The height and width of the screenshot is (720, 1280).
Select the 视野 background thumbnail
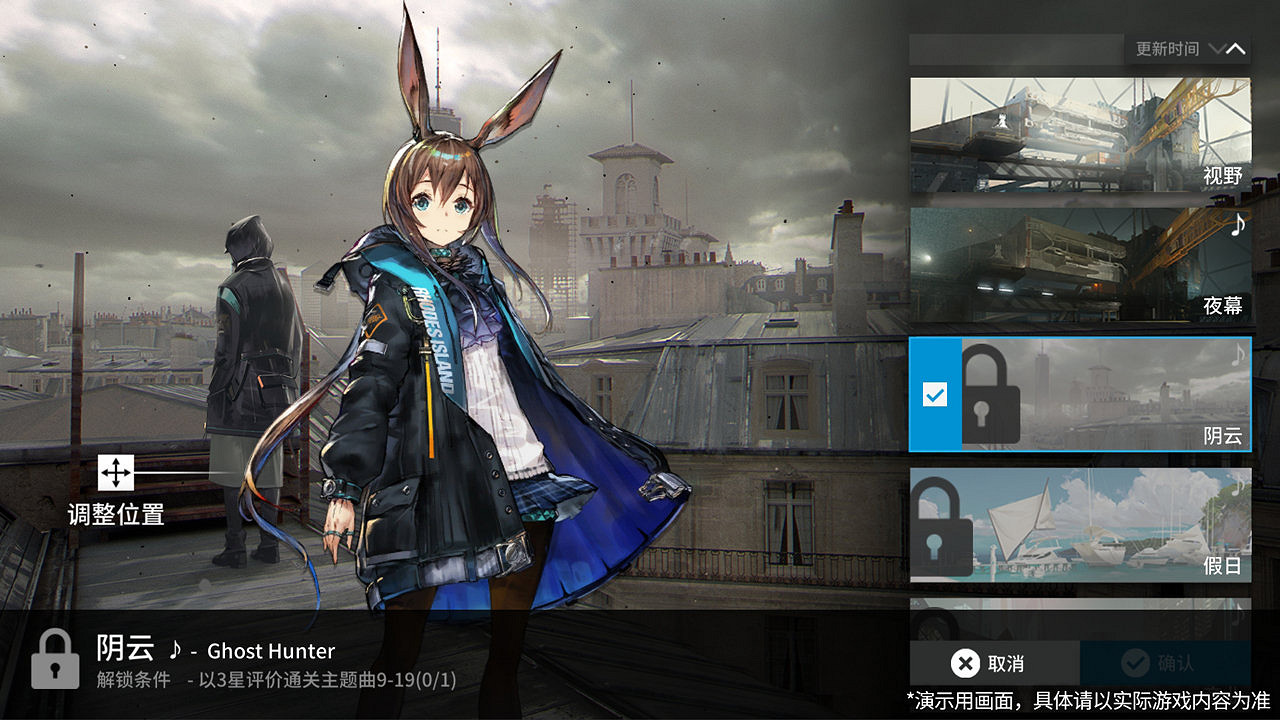1080,135
